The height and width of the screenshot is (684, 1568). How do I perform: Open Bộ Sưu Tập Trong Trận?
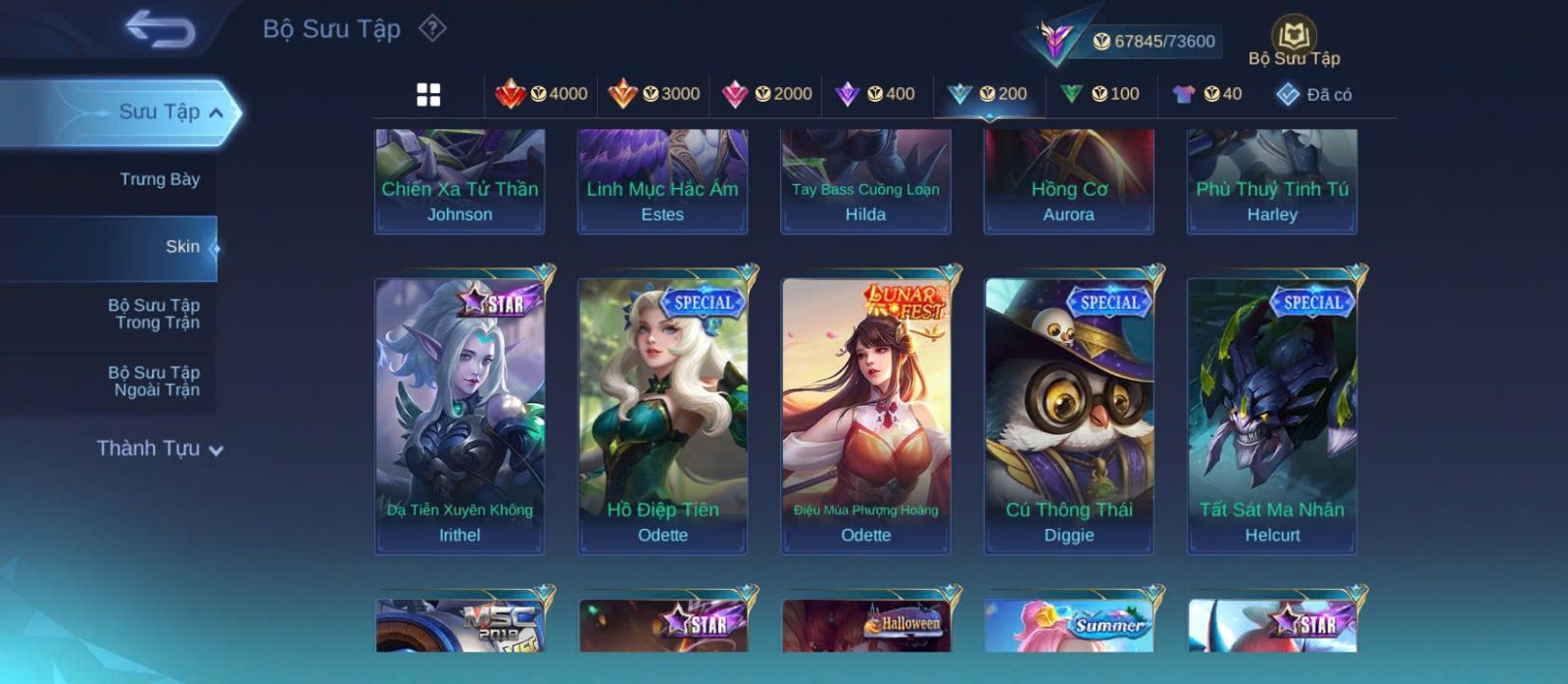pos(154,314)
